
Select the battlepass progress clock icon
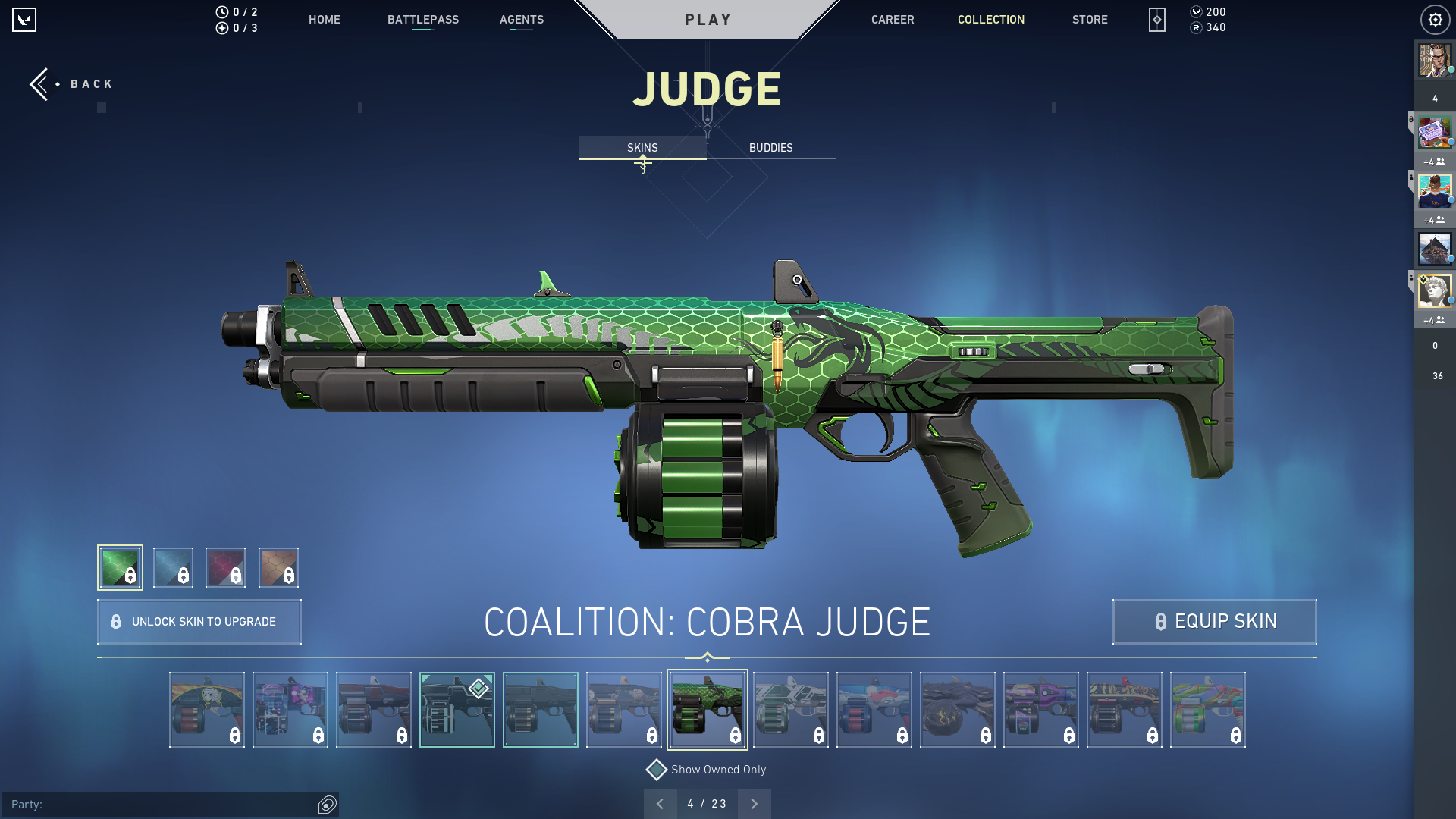[221, 11]
